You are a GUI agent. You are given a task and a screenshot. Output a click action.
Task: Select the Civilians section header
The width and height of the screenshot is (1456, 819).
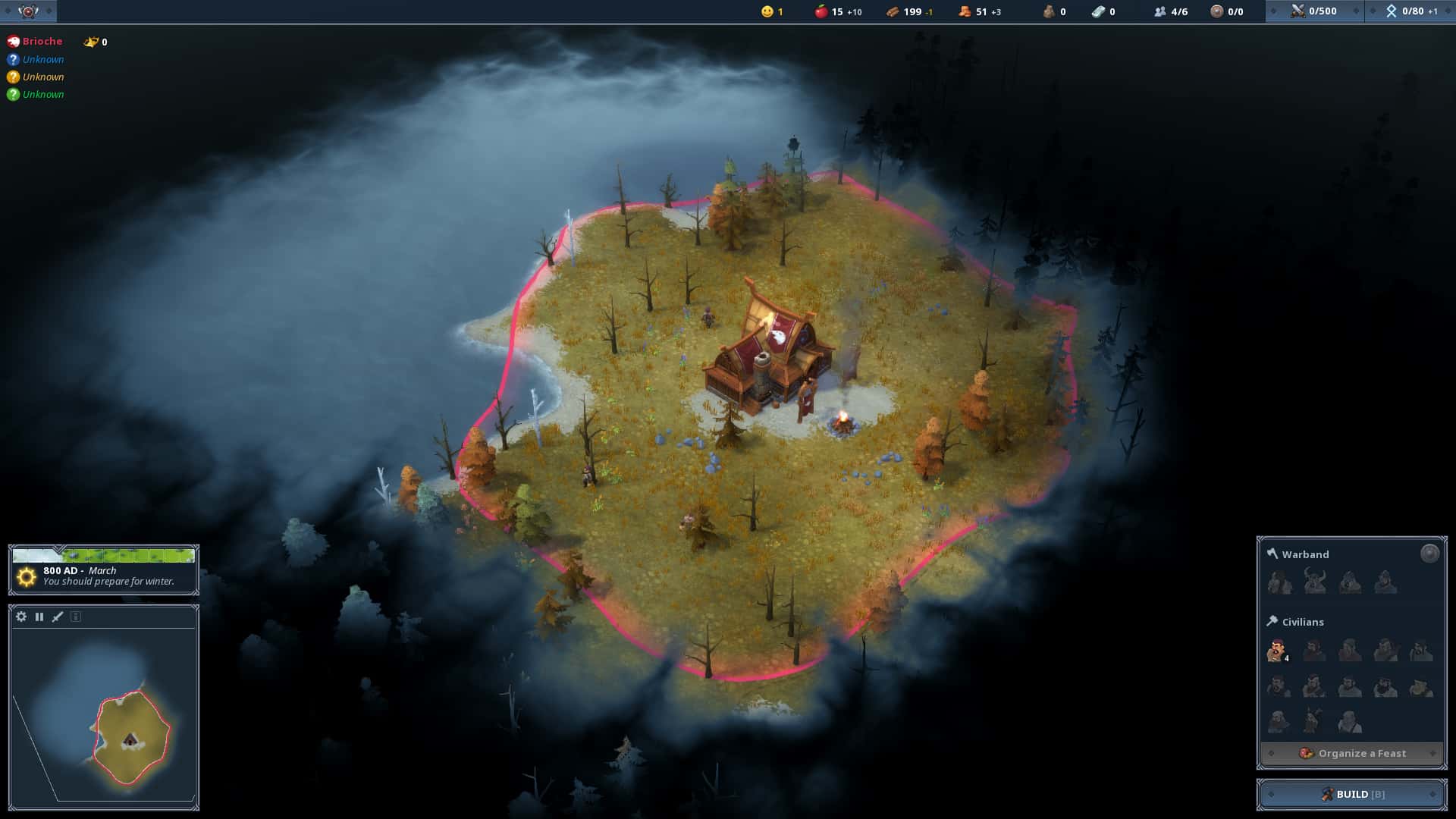tap(1303, 622)
